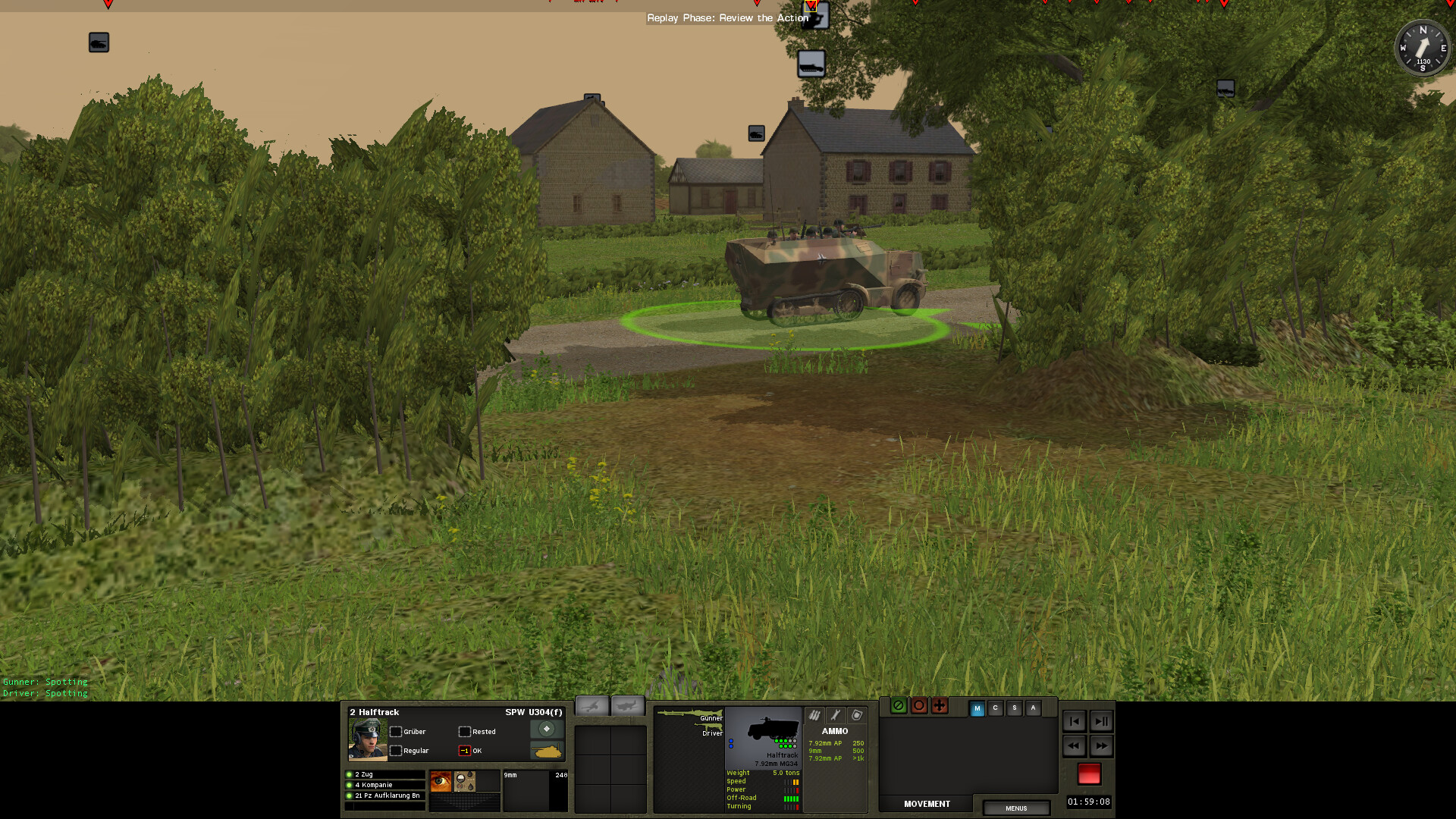Toggle the Regular checkbox
The height and width of the screenshot is (819, 1456).
click(397, 751)
